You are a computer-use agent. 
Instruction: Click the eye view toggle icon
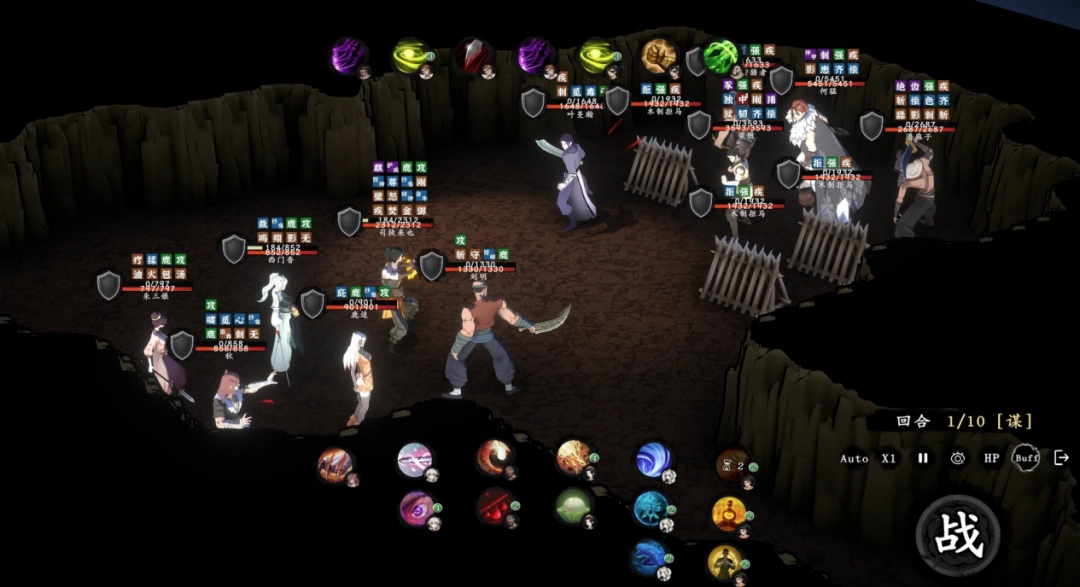tap(958, 458)
